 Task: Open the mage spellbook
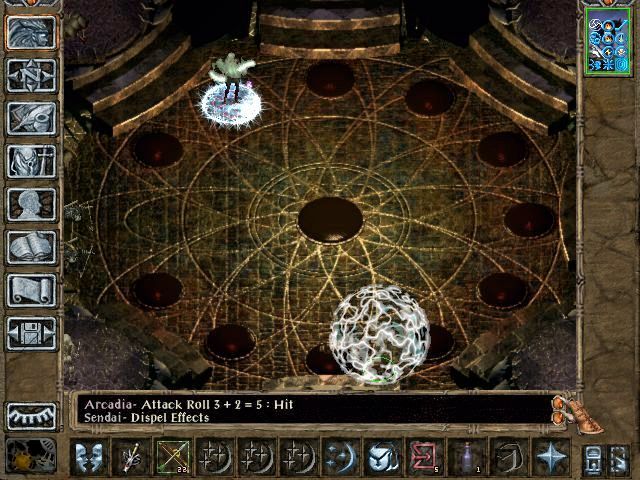31,247
